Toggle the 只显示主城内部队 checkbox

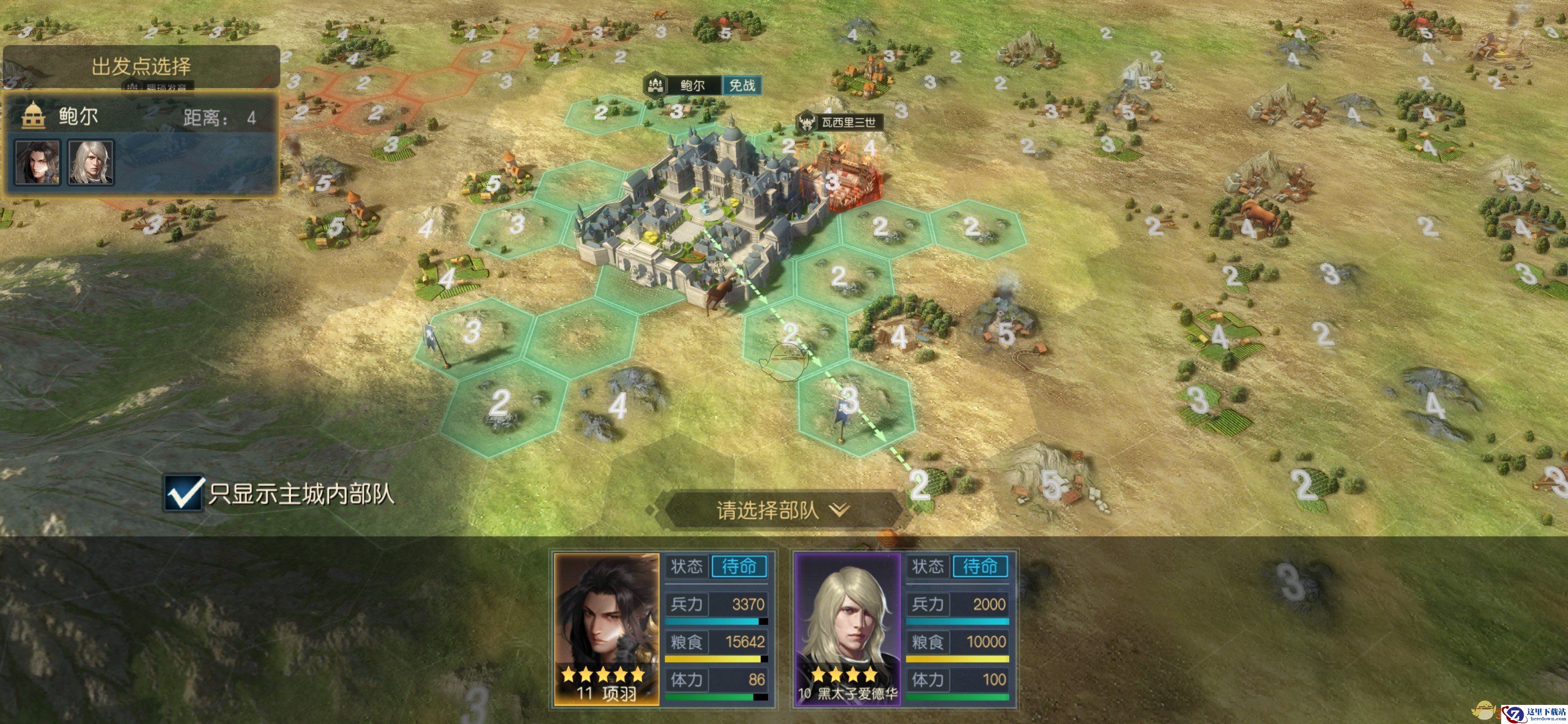coord(183,493)
